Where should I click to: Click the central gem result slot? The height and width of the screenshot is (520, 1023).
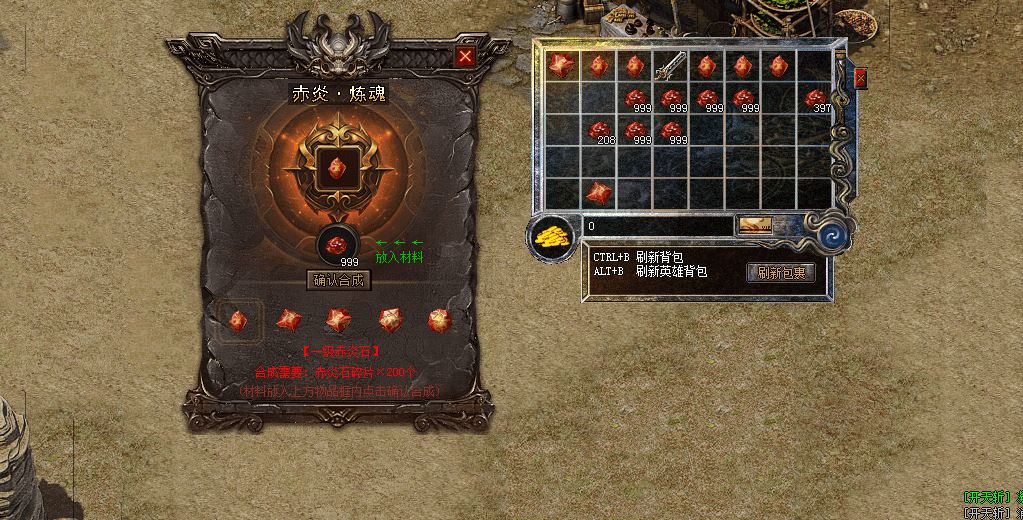[x=338, y=169]
